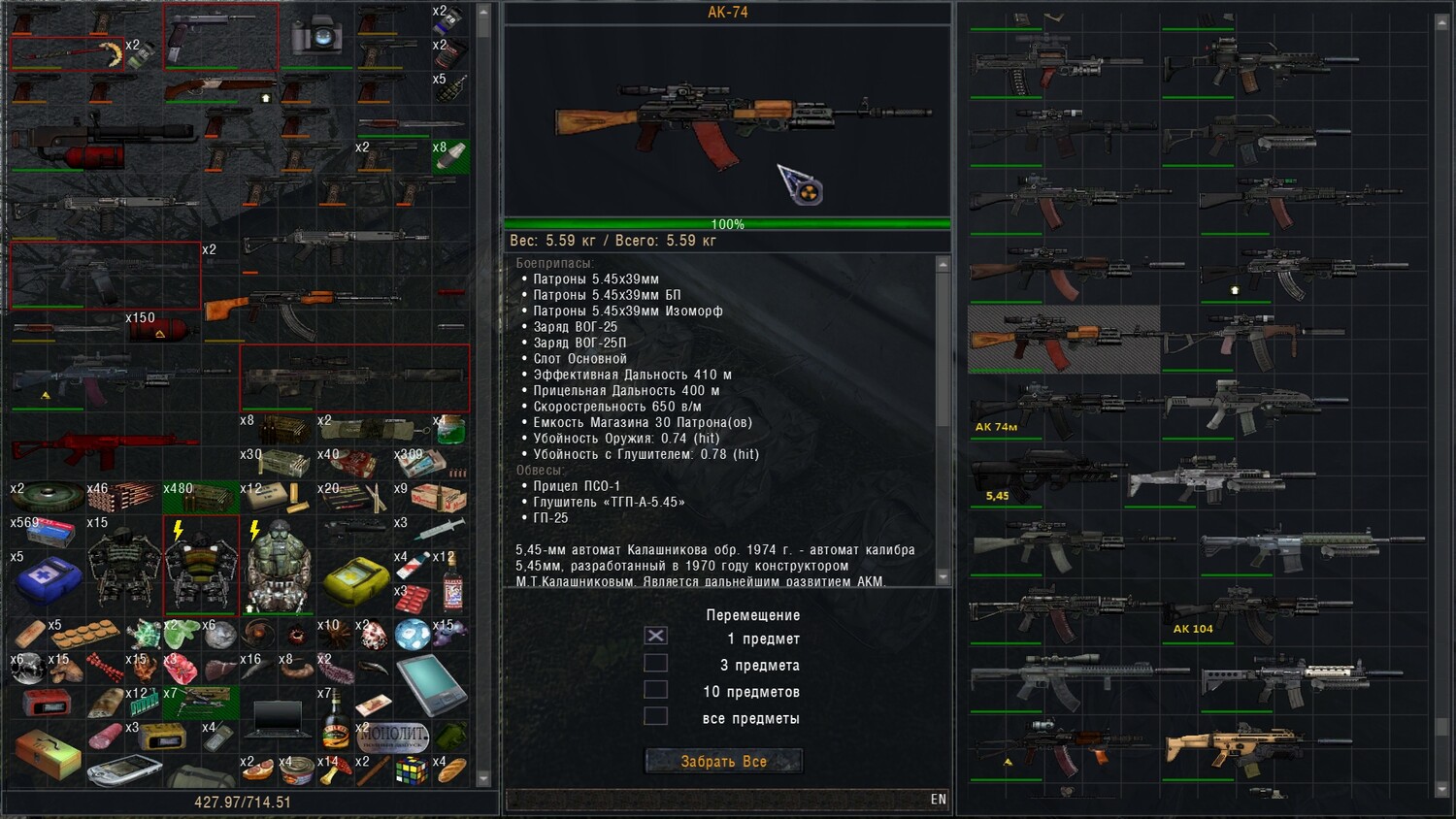1456x819 pixels.
Task: Select the syringe item
Action: pos(440,530)
